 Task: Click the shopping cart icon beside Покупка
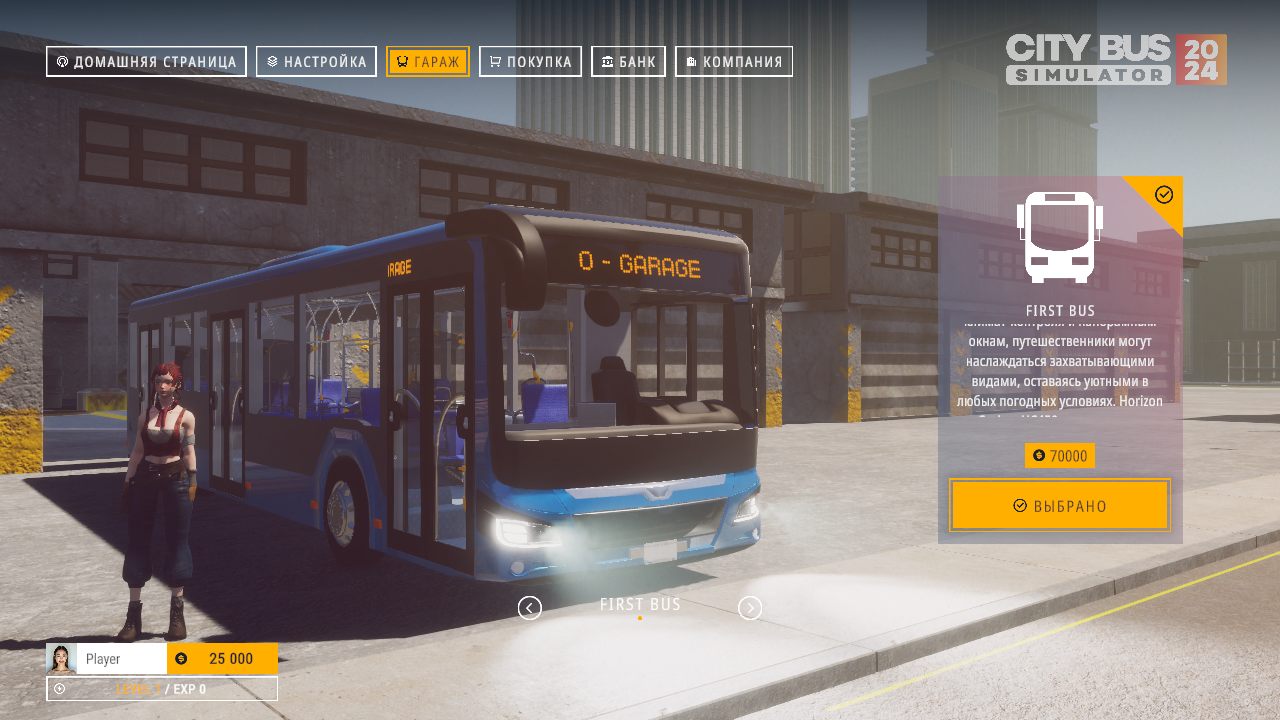496,61
